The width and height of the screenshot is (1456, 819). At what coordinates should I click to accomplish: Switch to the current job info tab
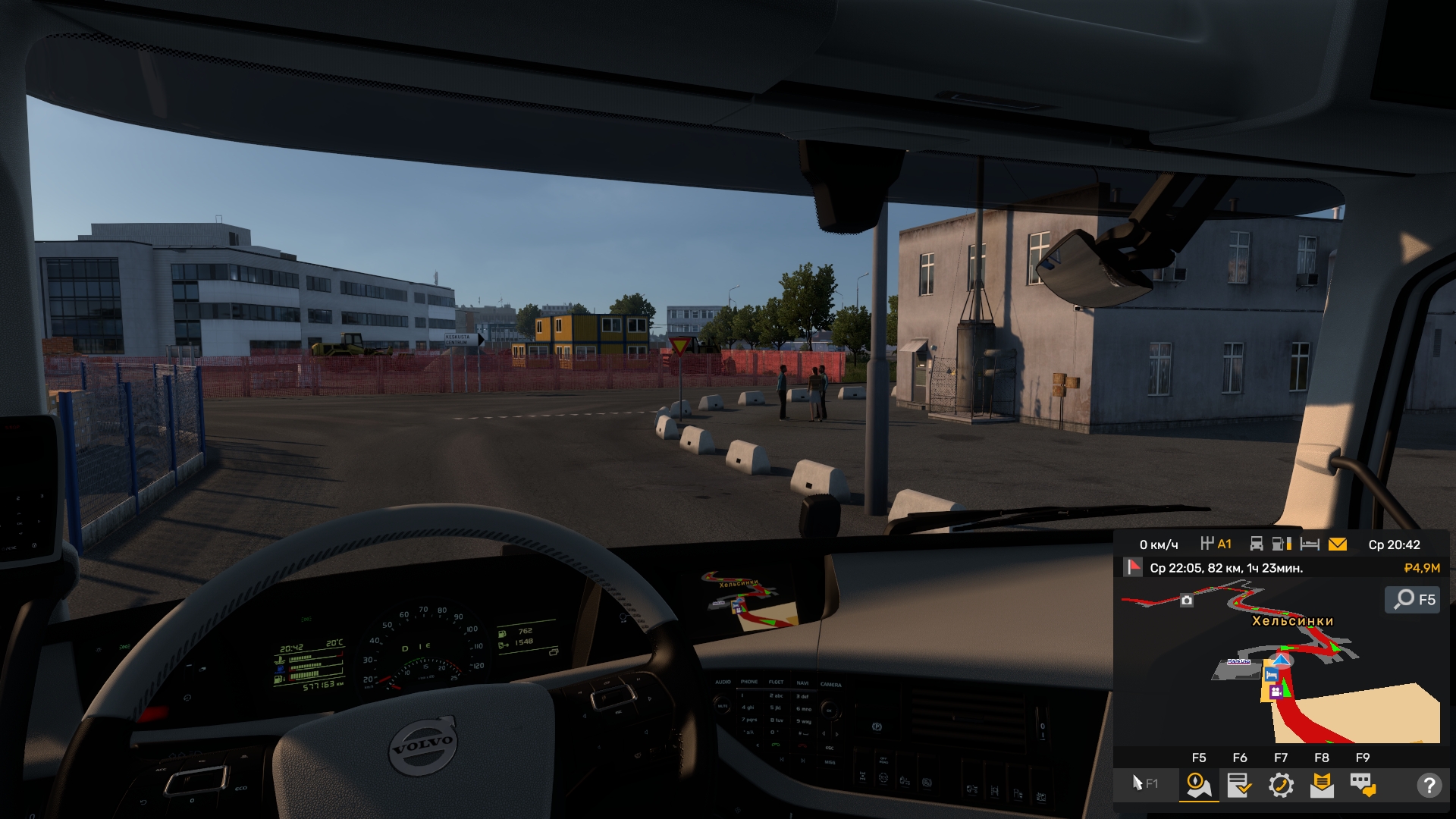click(1239, 785)
